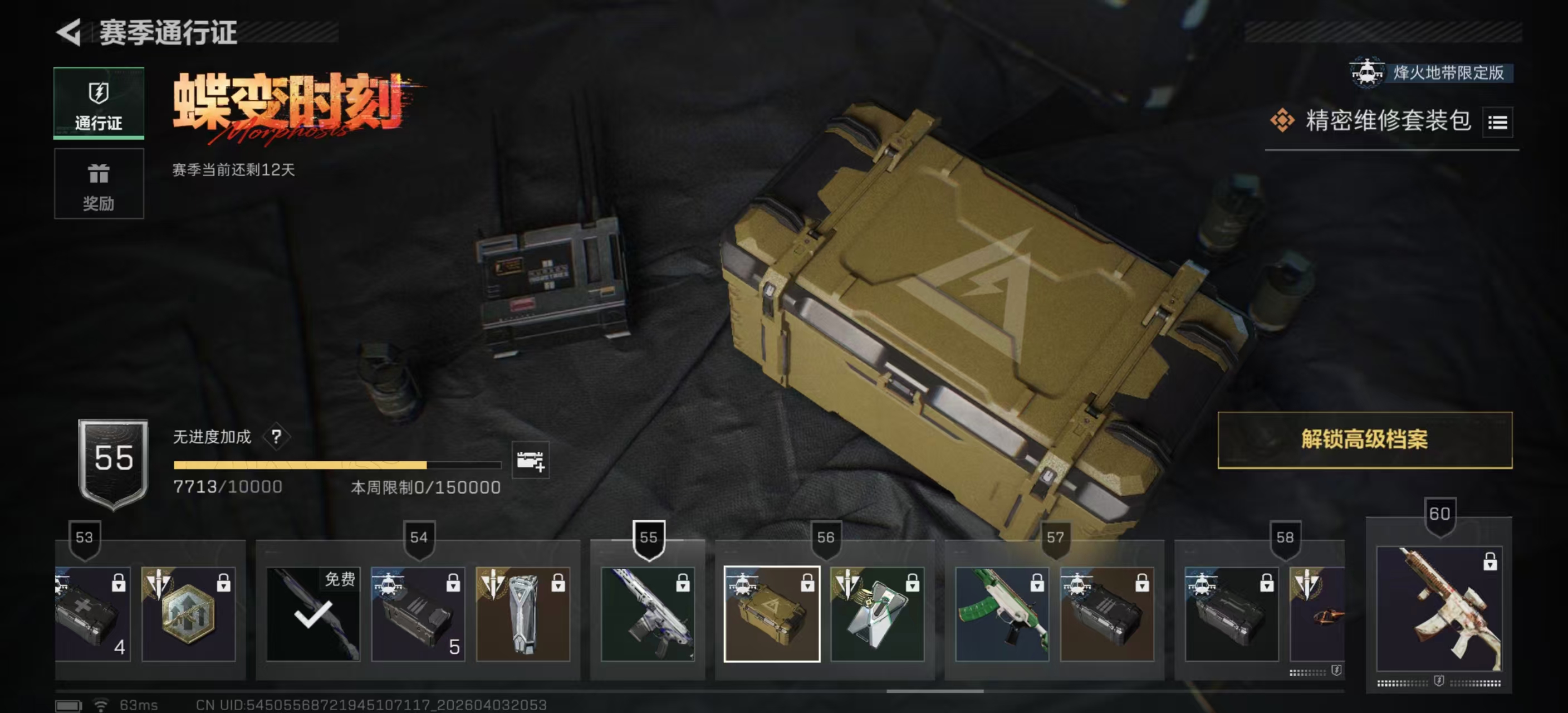Image resolution: width=1568 pixels, height=713 pixels.
Task: Open the list icon beside 精密维修套装包
Action: (1497, 123)
